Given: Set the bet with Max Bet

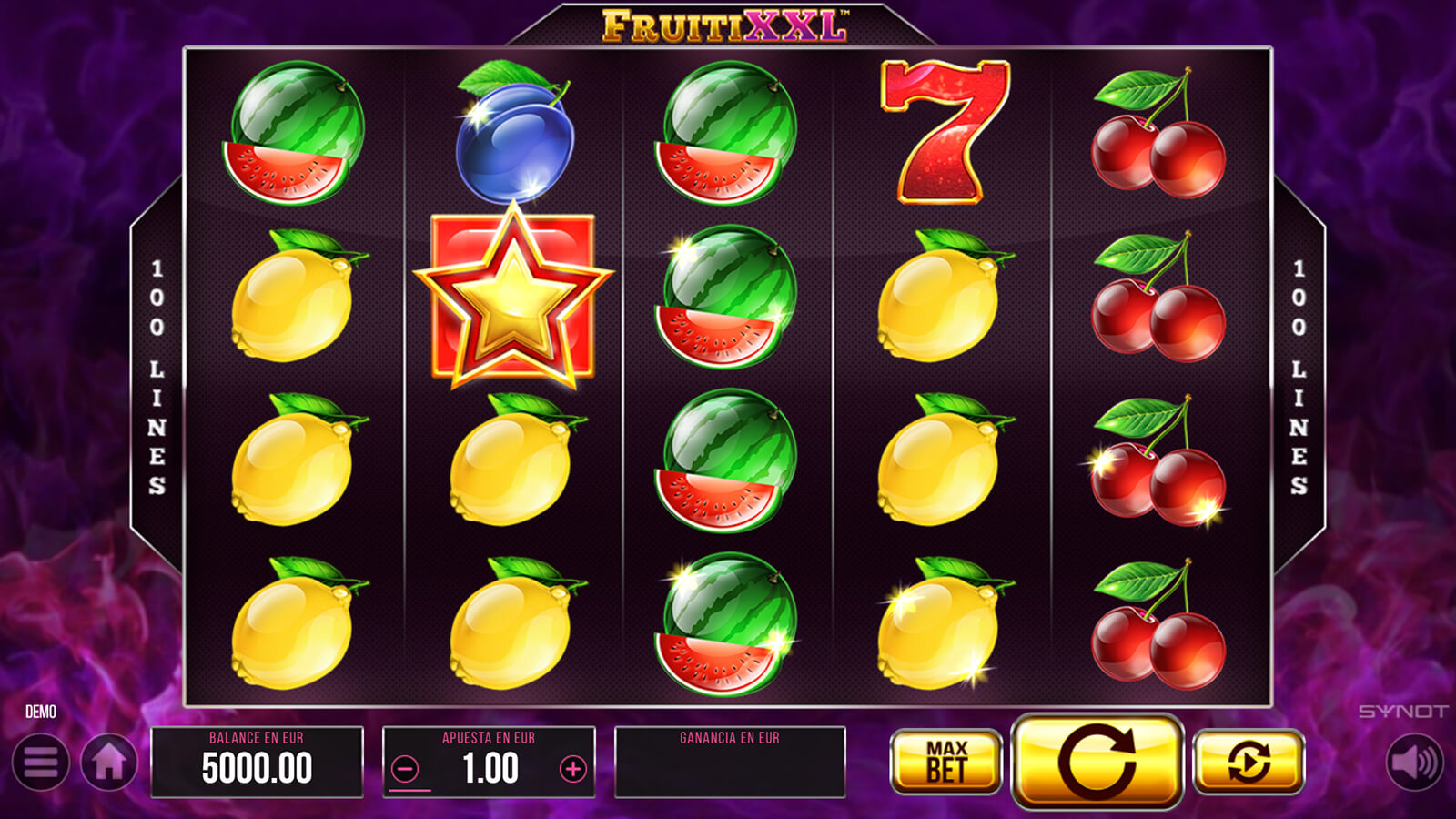Looking at the screenshot, I should point(945,762).
